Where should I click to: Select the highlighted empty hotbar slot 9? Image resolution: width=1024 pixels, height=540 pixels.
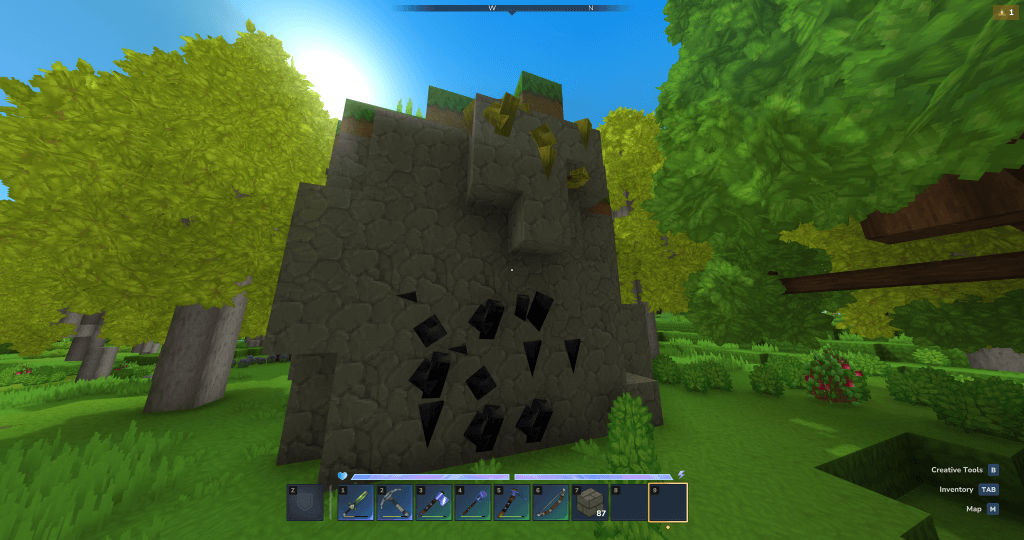pyautogui.click(x=668, y=502)
